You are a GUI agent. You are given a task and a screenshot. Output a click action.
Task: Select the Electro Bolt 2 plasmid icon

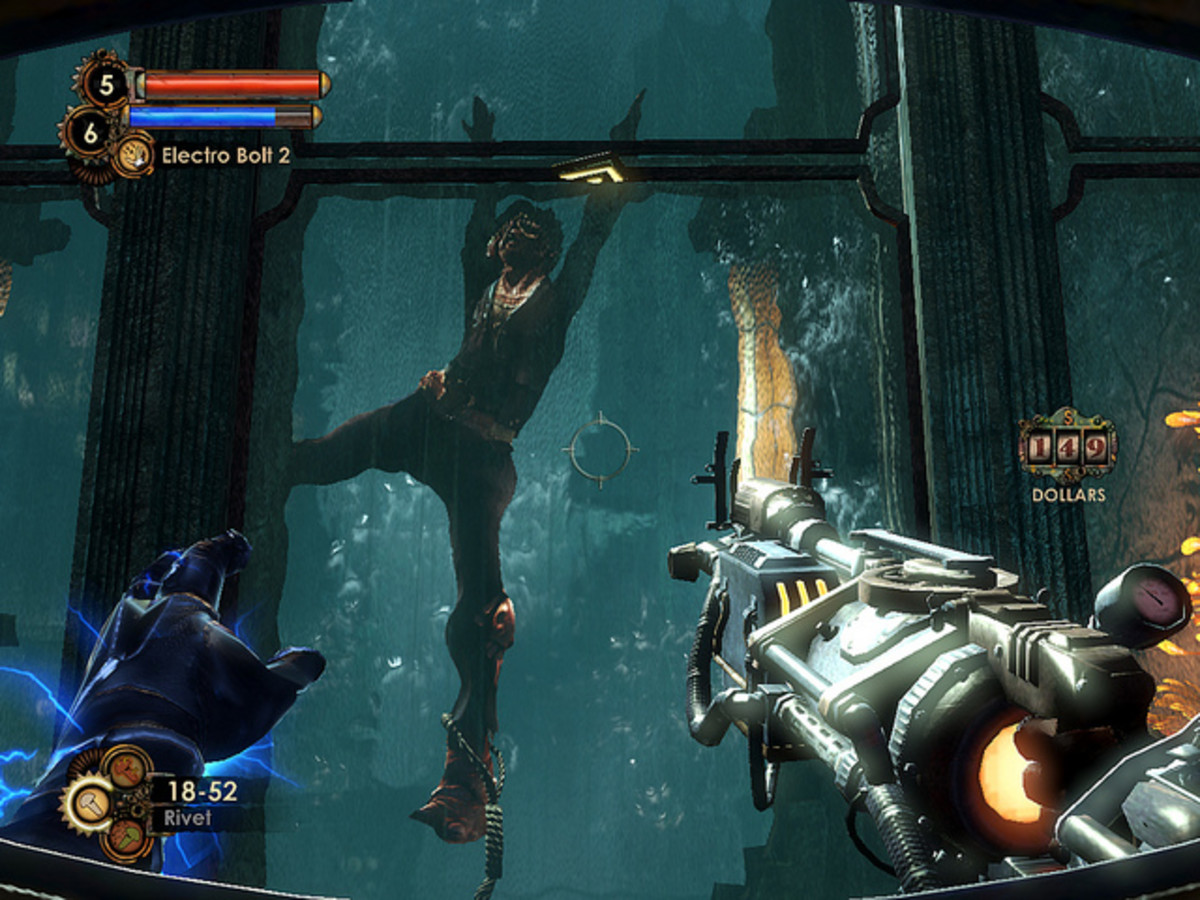coord(132,157)
